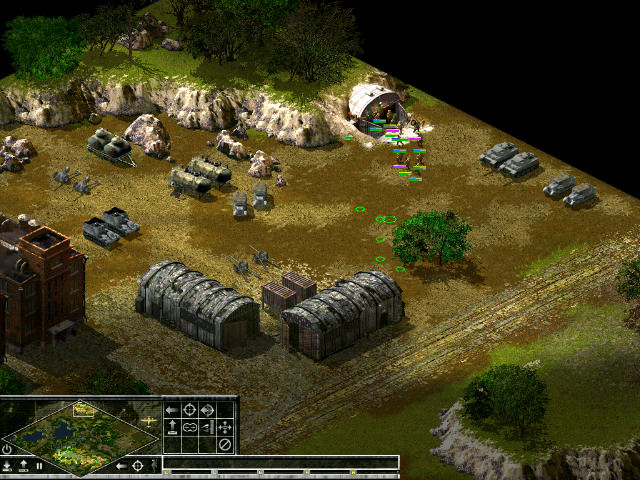Click the yellow airplane icon beside the minimap
The image size is (640, 480).
(149, 421)
